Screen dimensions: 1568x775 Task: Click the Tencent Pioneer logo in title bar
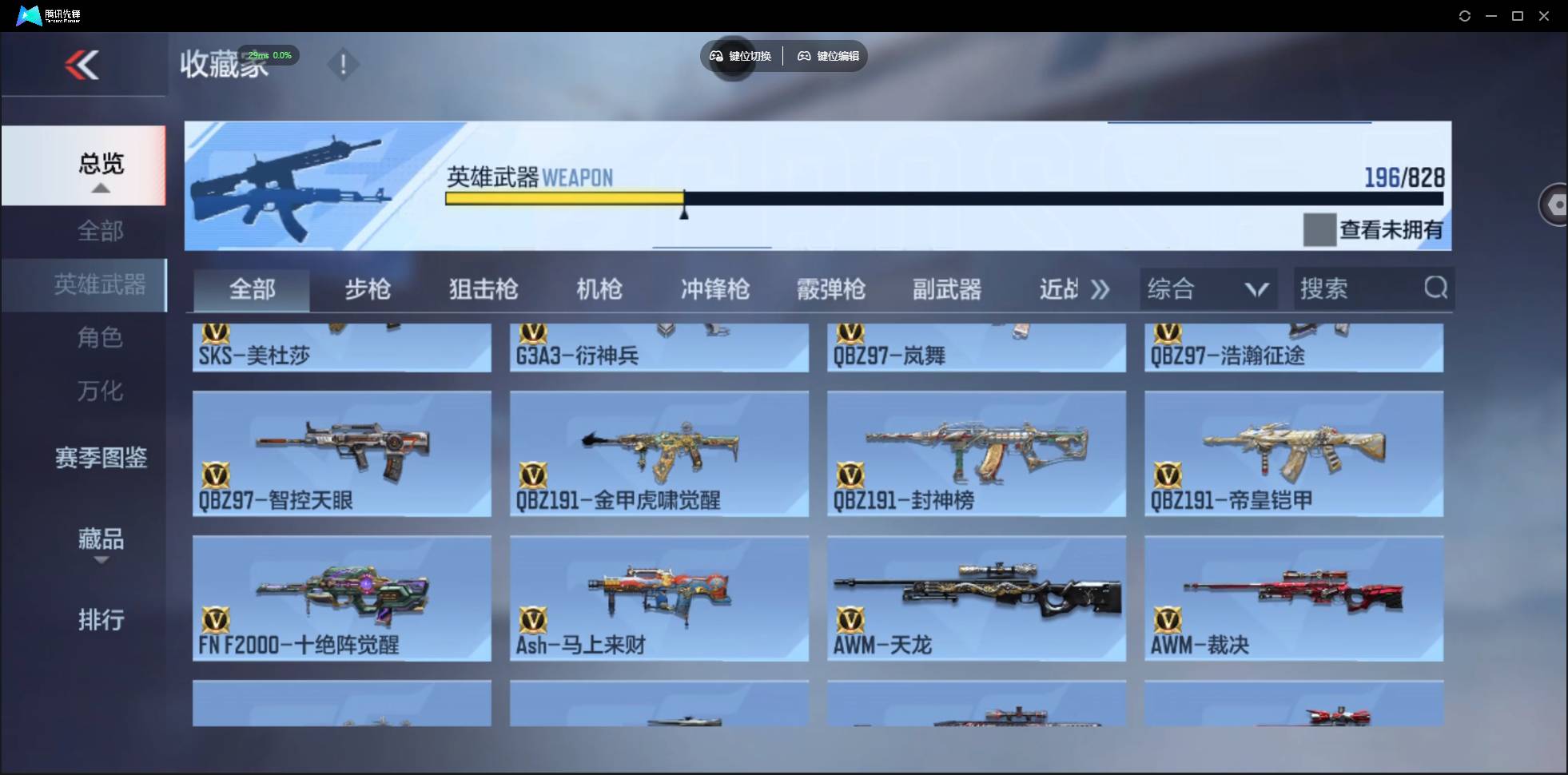click(x=28, y=14)
